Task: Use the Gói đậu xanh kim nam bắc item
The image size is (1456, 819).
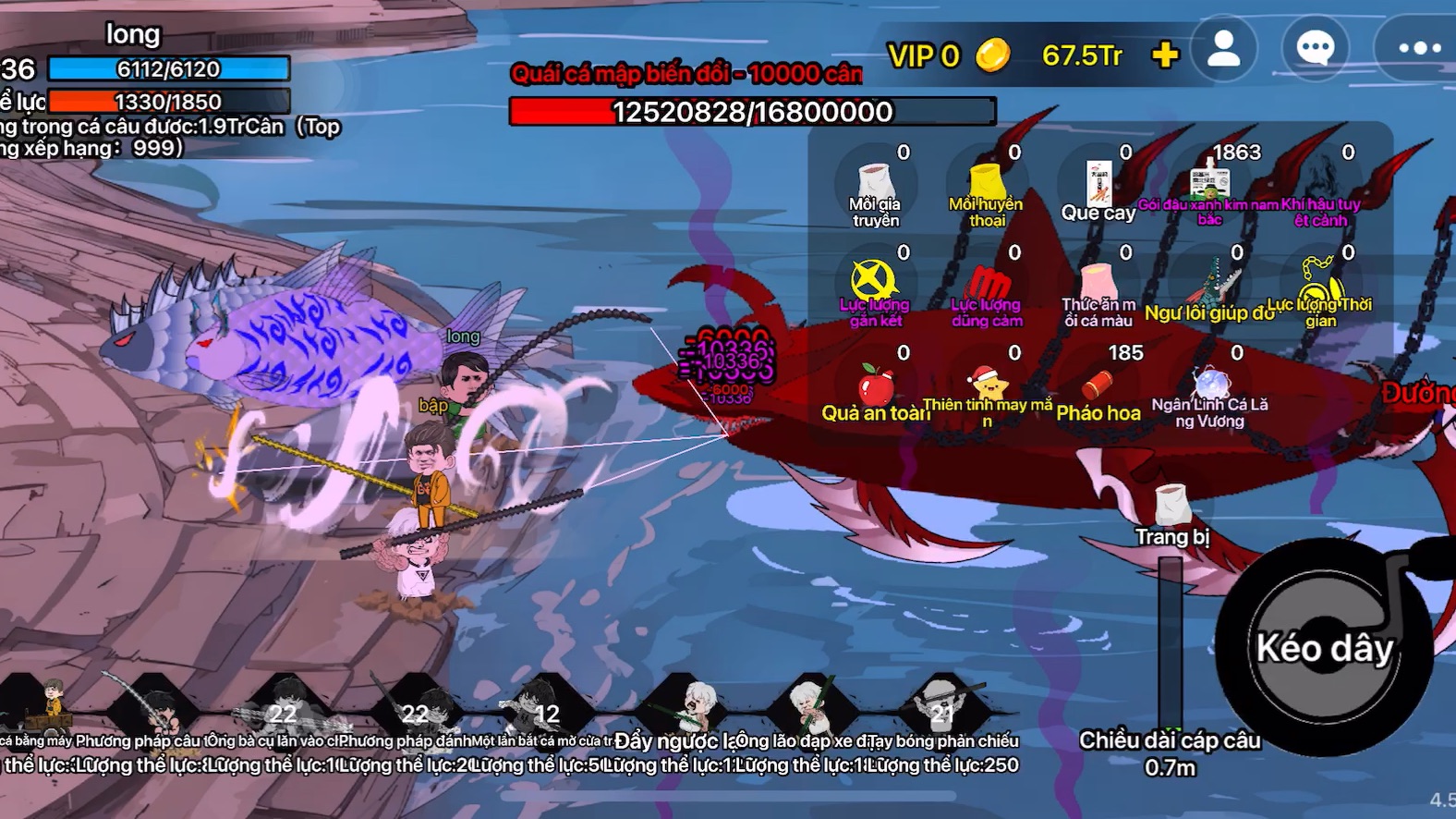Action: (x=1209, y=183)
